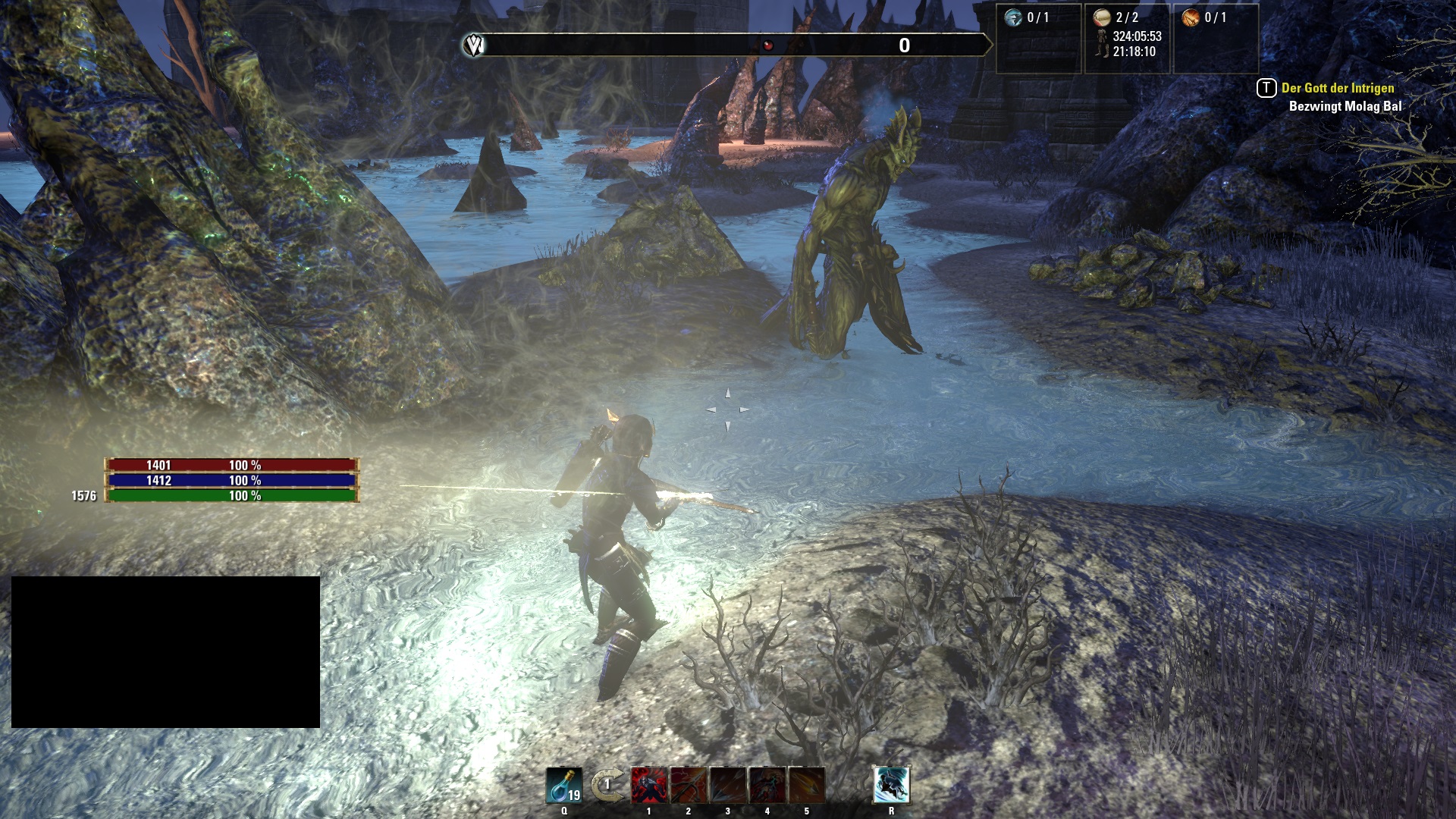
Task: Activate the blue ultimate ability
Action: click(x=891, y=786)
